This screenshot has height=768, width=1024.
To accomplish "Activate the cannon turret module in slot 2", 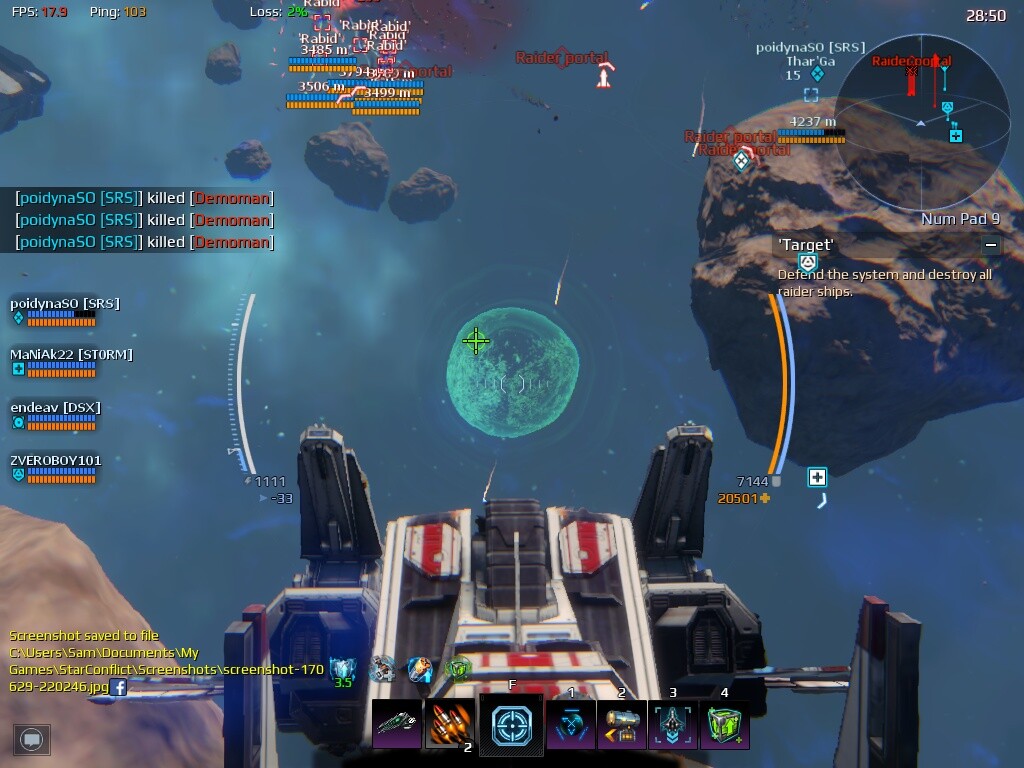I will point(621,725).
